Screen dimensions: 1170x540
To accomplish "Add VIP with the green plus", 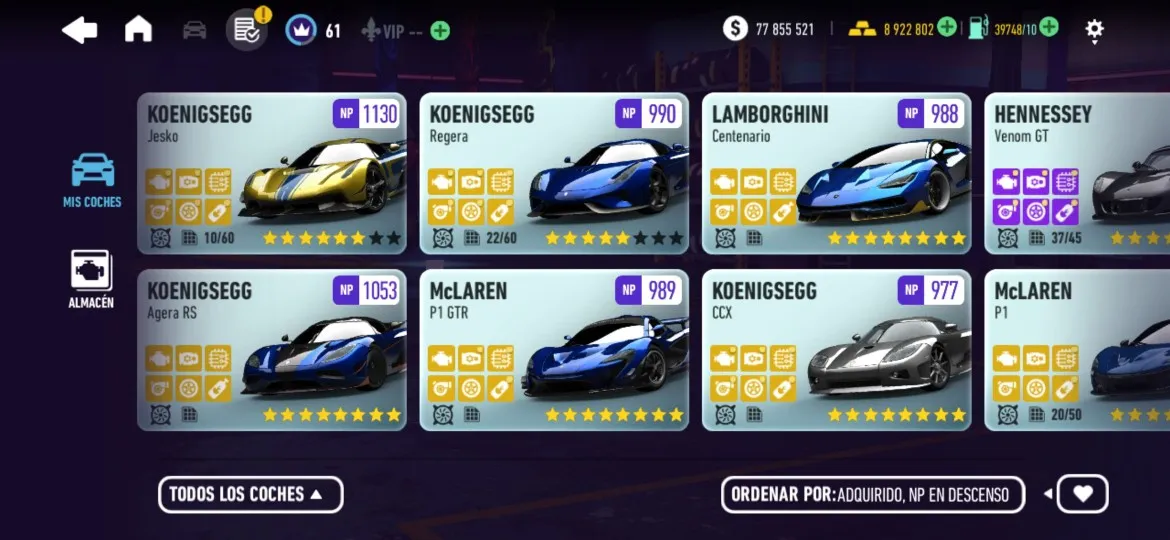I will pos(440,31).
